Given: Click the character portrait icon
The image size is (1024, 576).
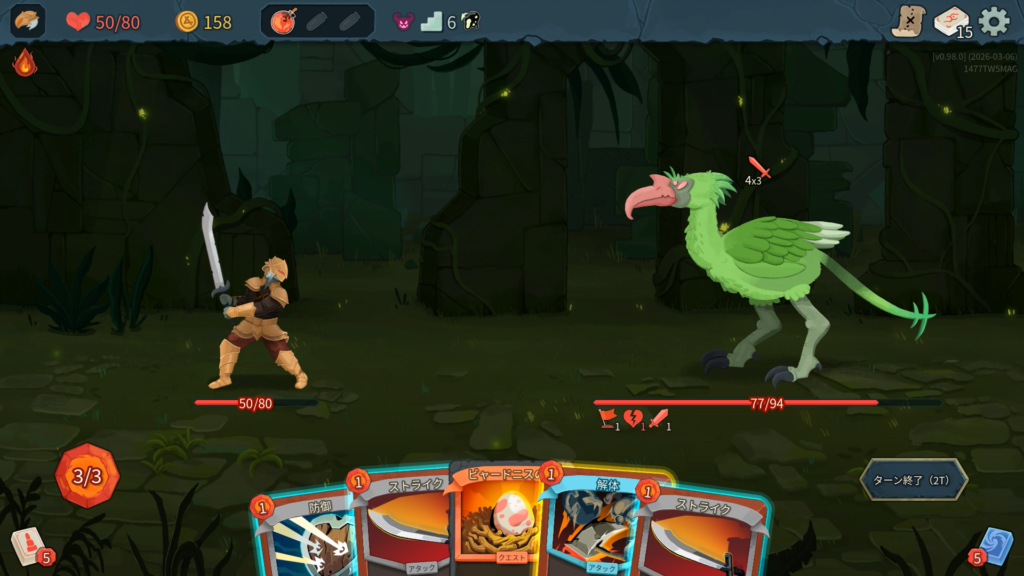Looking at the screenshot, I should pos(27,21).
